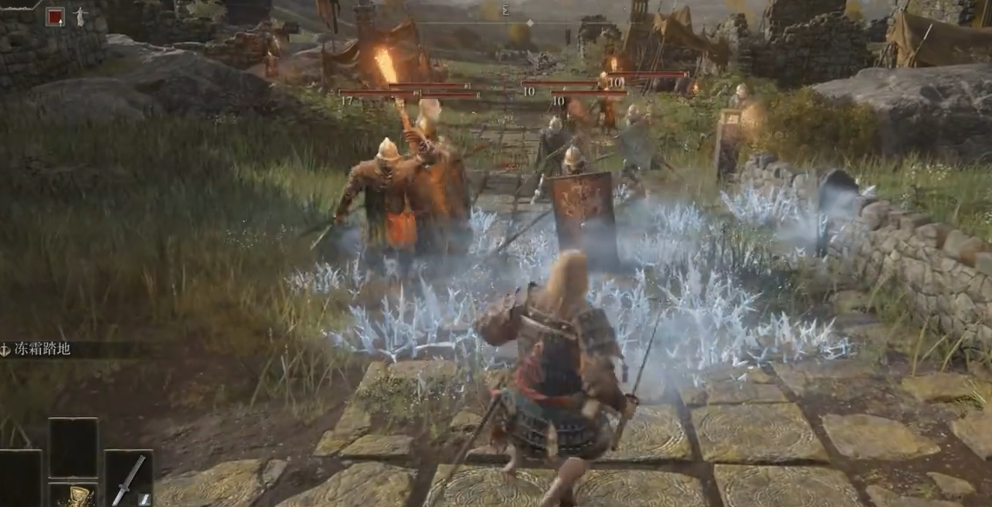992x507 pixels.
Task: Click the golden flask item slot
Action: tap(74, 494)
